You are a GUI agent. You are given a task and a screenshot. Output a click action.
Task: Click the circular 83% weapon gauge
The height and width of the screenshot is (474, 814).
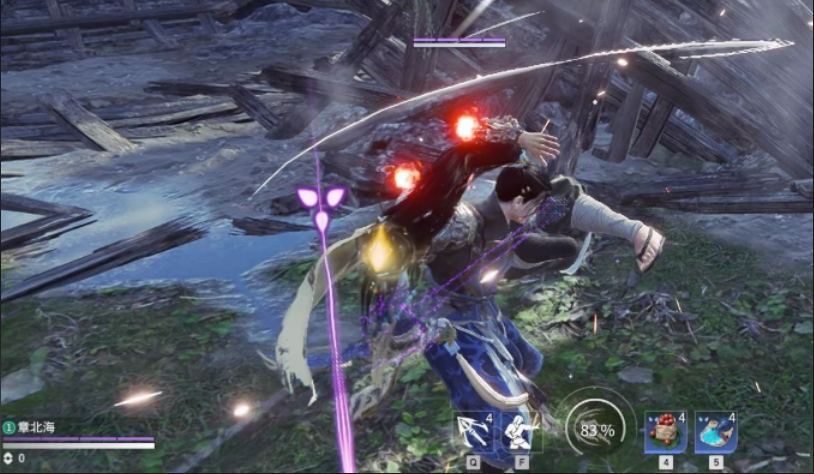pos(596,430)
